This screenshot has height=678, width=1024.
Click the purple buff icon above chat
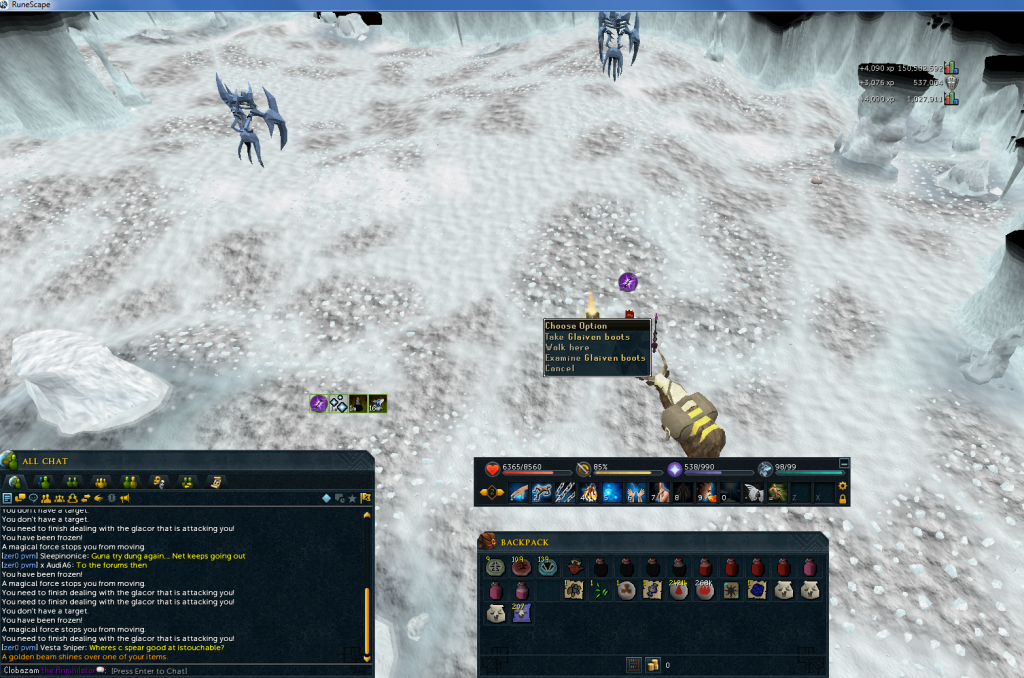(x=319, y=403)
